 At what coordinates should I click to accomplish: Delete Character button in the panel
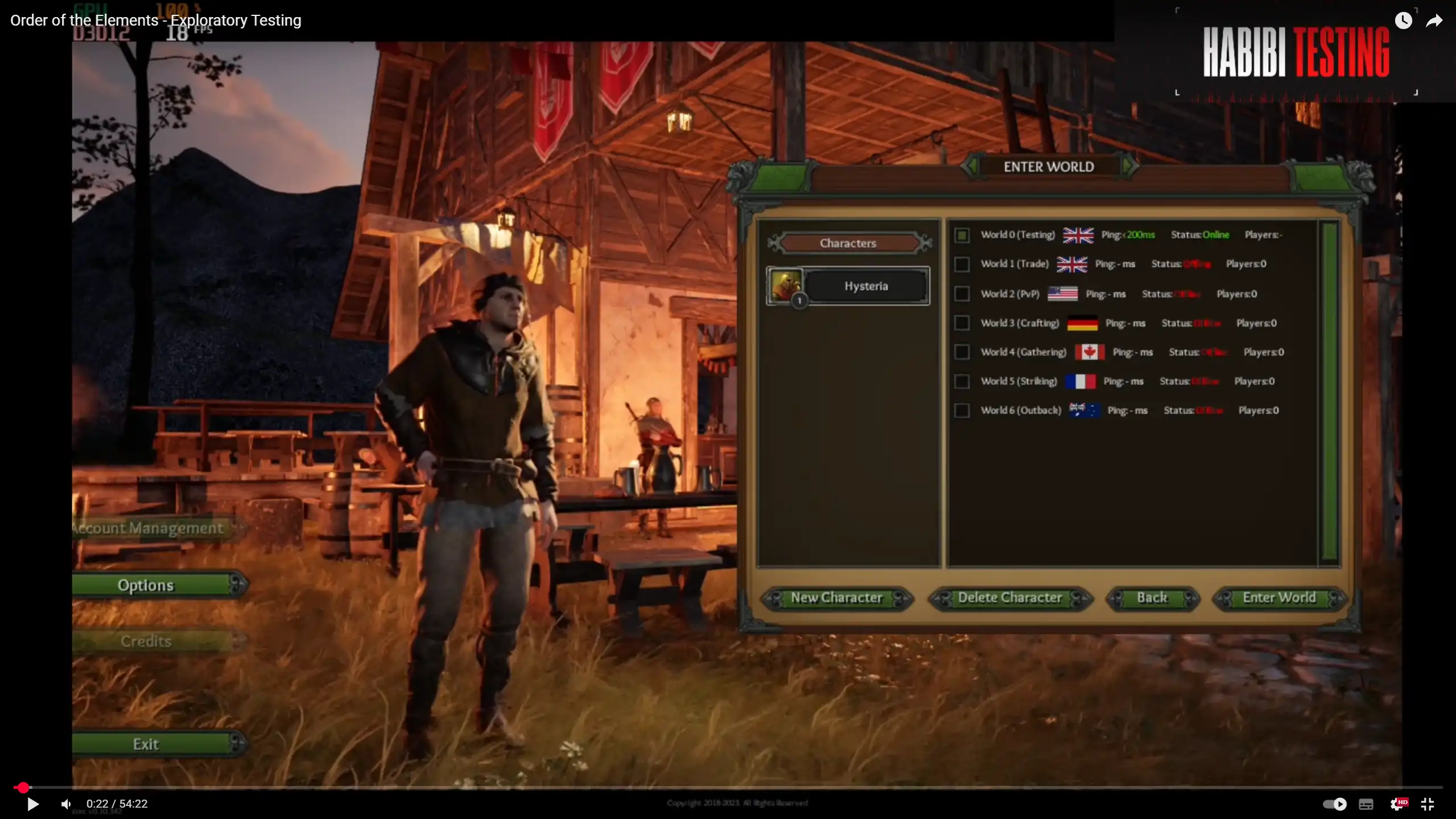1009,598
